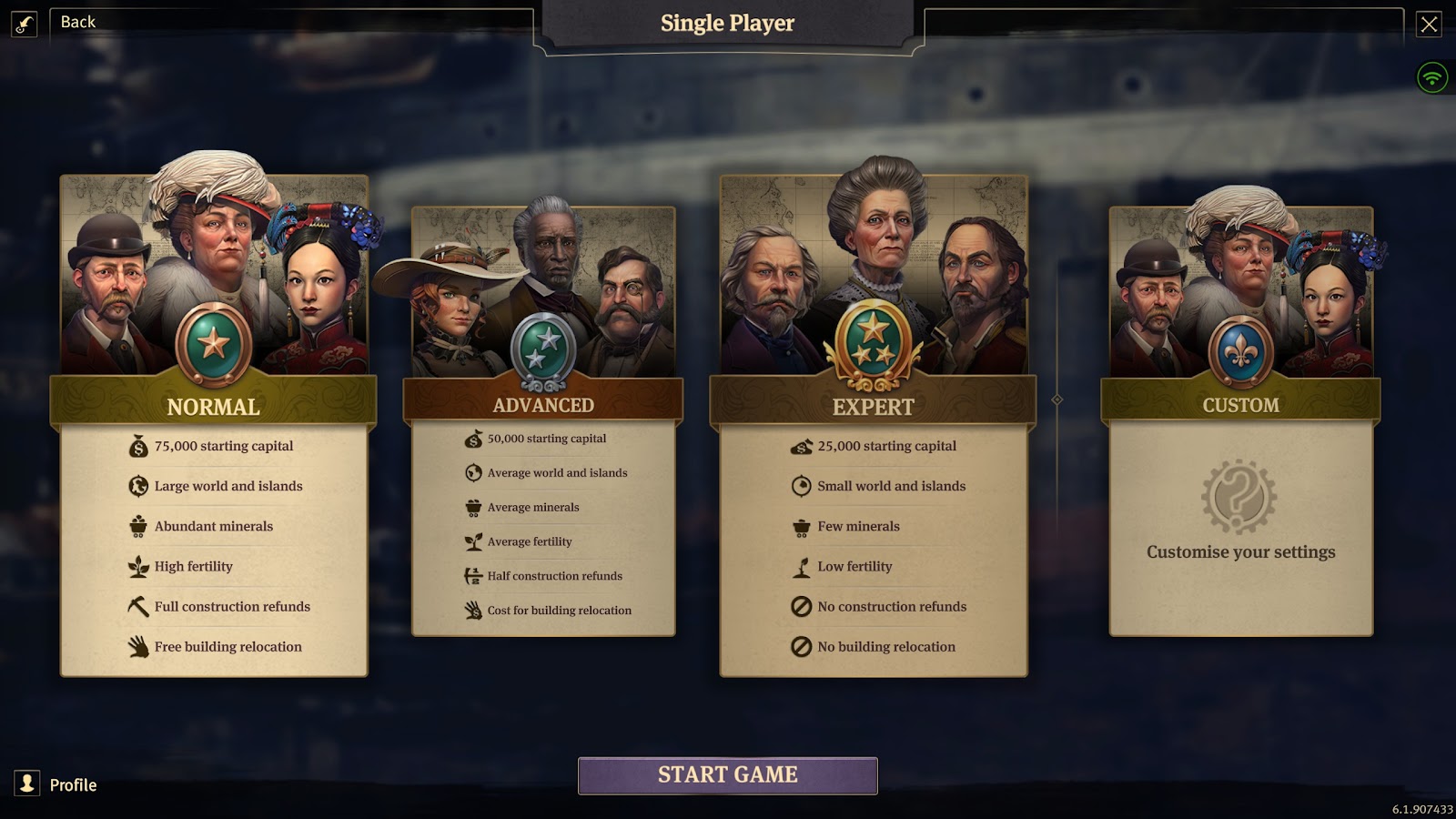Screen dimensions: 1456x819
Task: Close the Single Player screen
Action: pos(1429,24)
